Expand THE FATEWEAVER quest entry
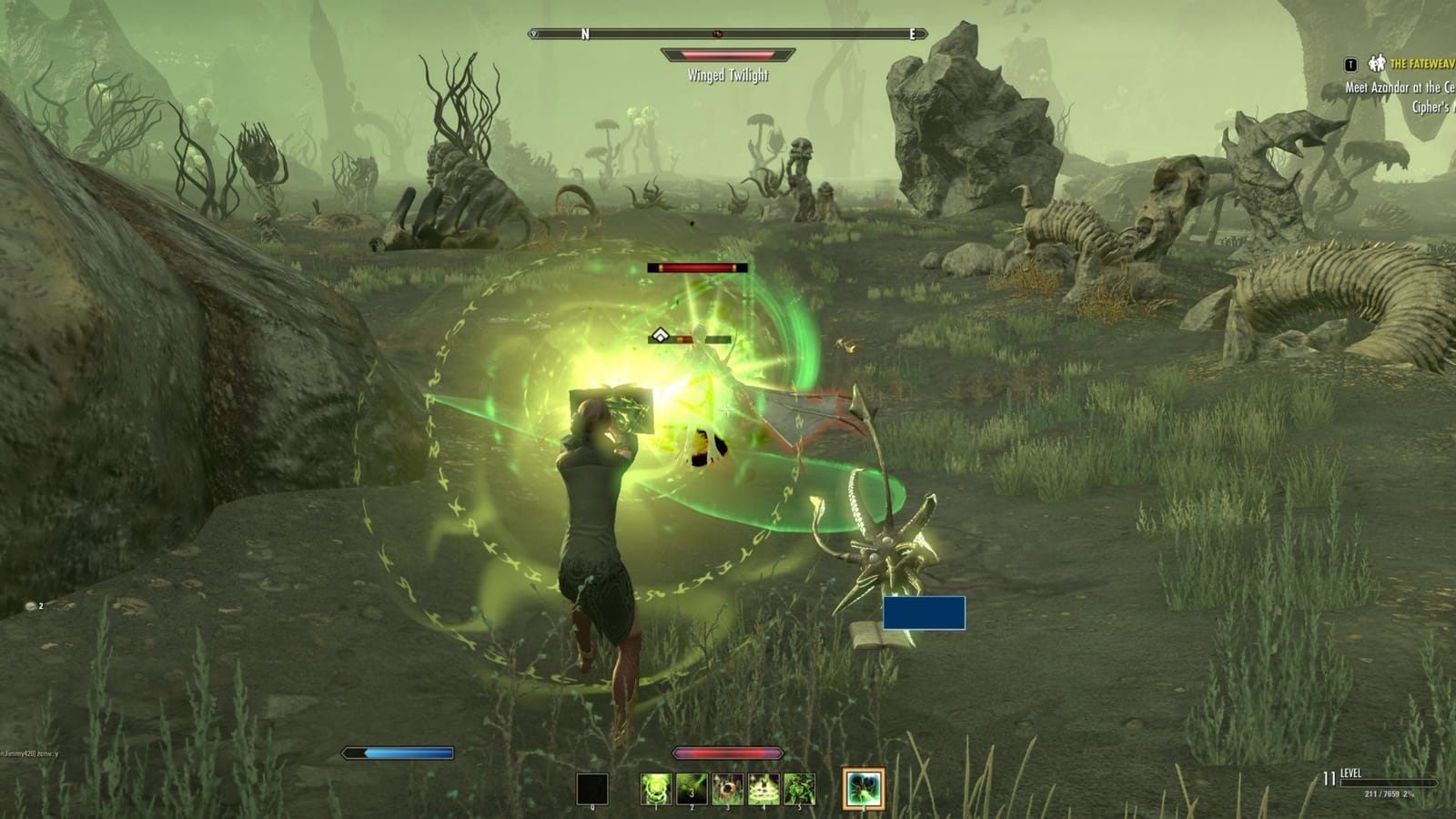Image resolution: width=1456 pixels, height=819 pixels. (1420, 64)
